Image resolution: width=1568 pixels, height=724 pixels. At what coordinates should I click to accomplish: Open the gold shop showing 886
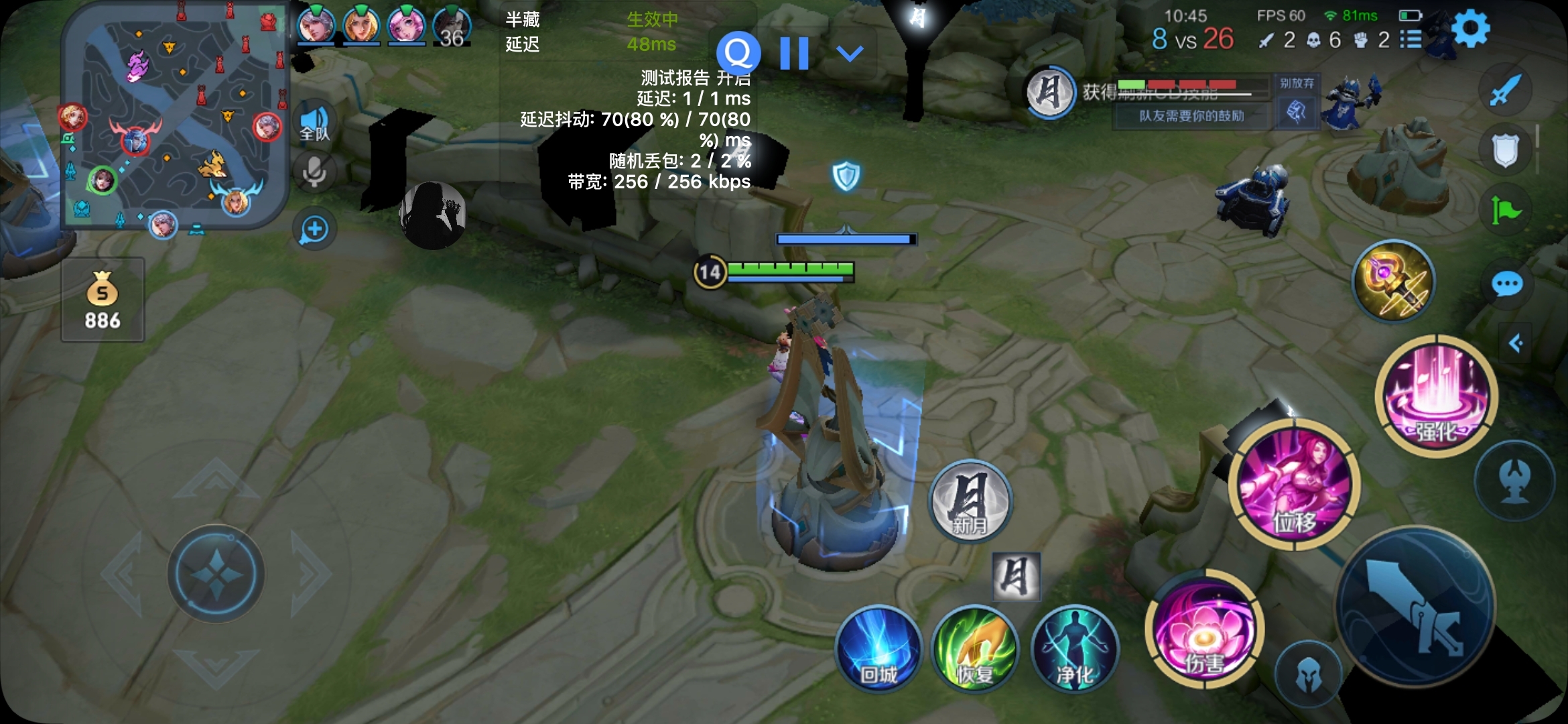103,300
